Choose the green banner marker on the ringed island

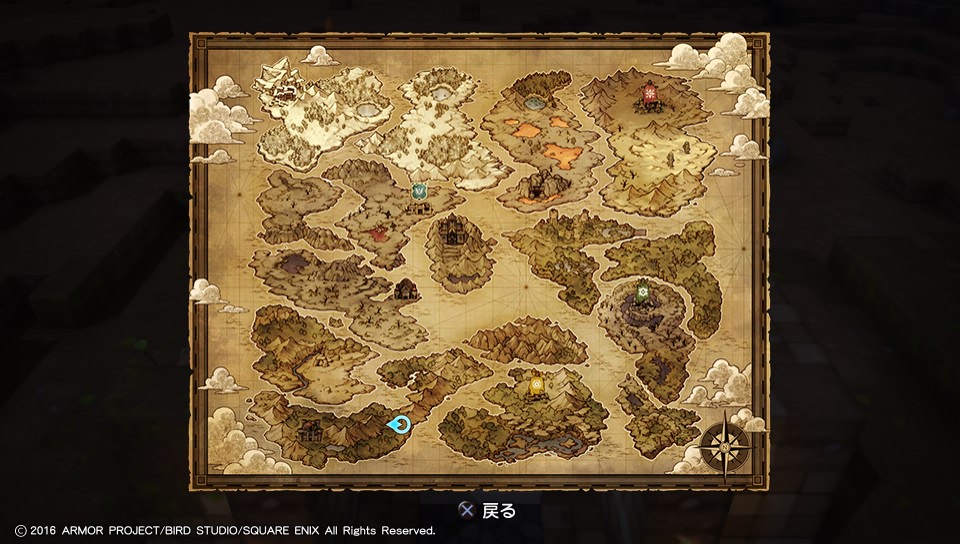644,292
